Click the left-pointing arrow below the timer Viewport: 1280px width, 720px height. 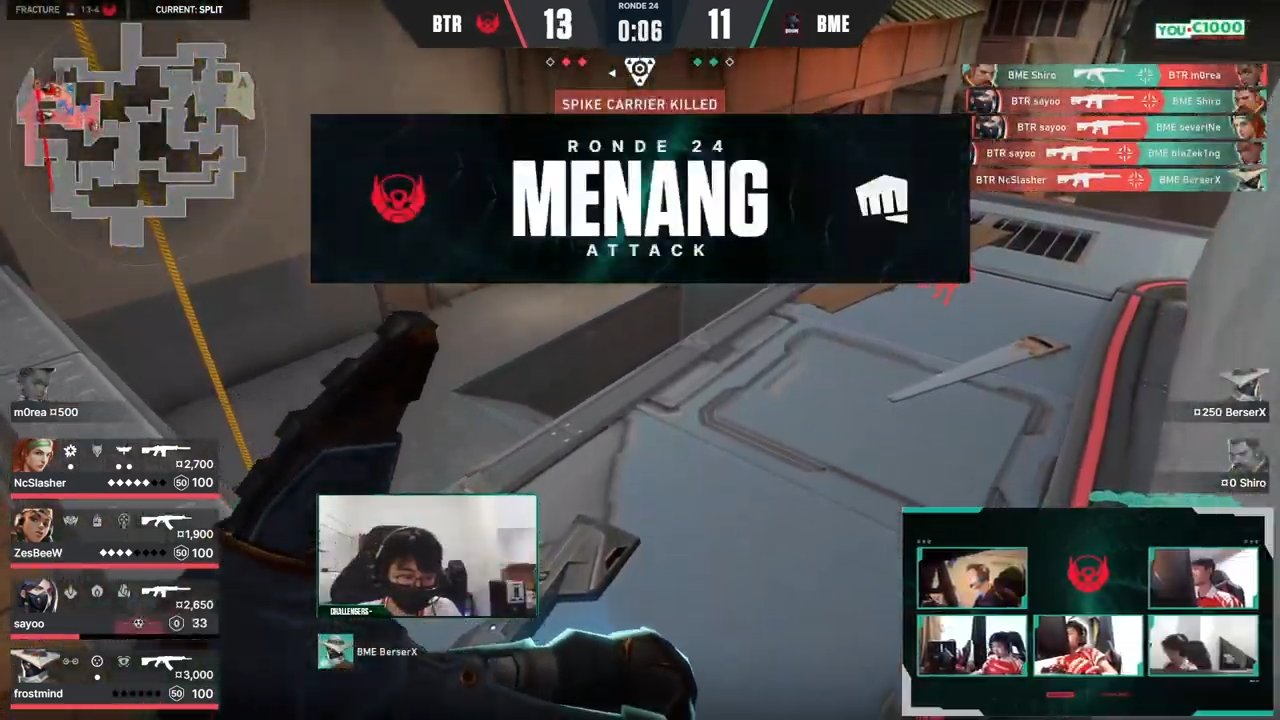point(612,72)
